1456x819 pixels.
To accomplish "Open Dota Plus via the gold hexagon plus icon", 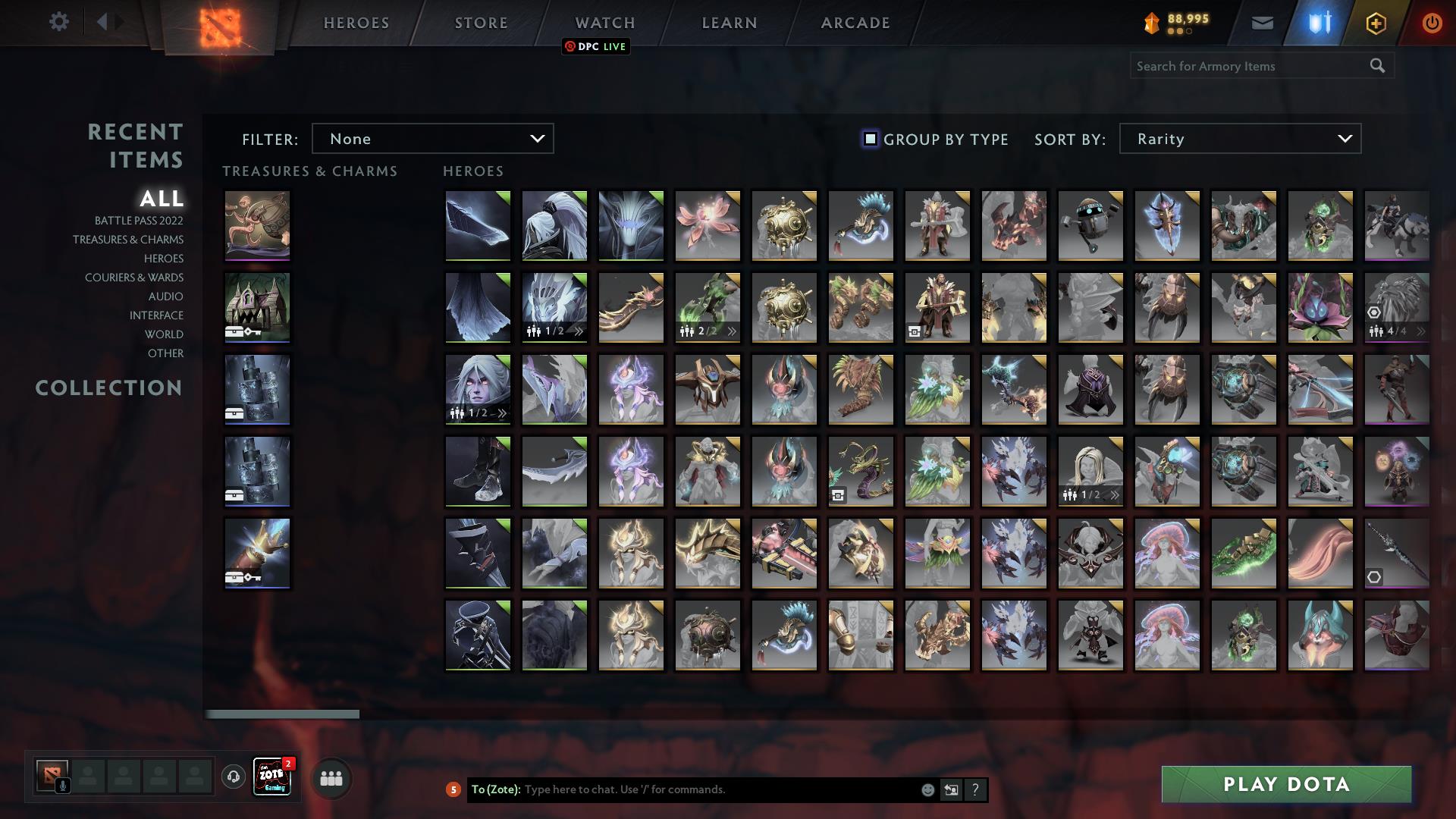I will [x=1375, y=22].
